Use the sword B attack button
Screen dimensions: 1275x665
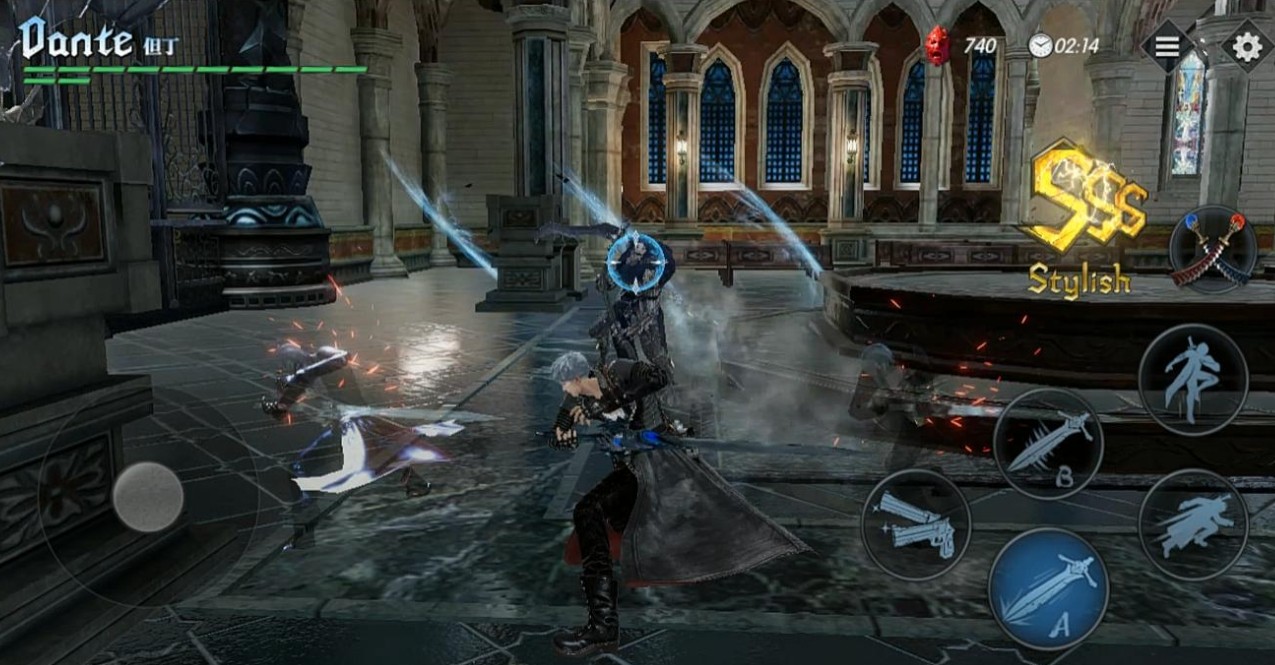coord(1048,444)
